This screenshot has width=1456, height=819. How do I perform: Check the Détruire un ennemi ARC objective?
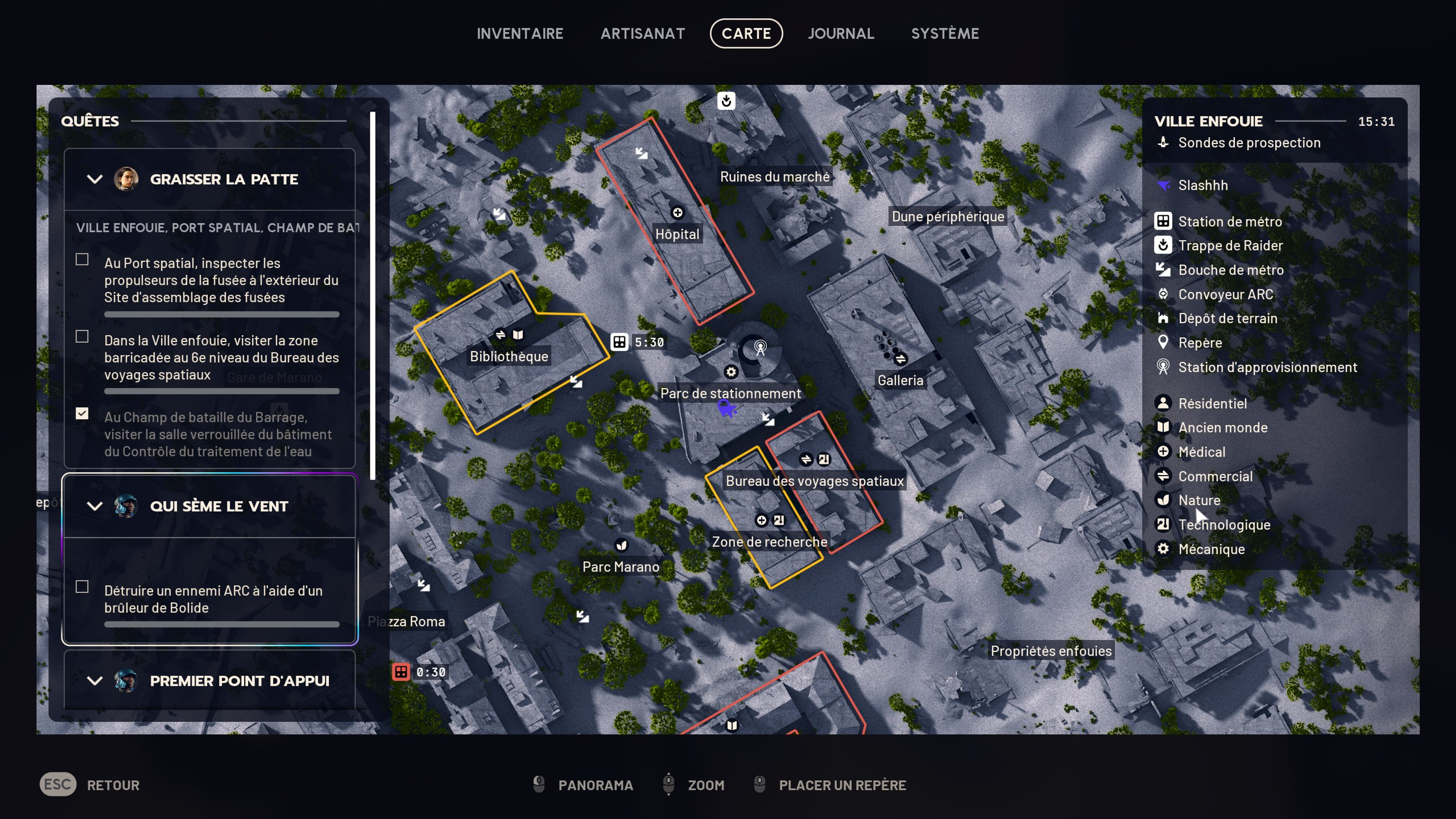pyautogui.click(x=82, y=587)
